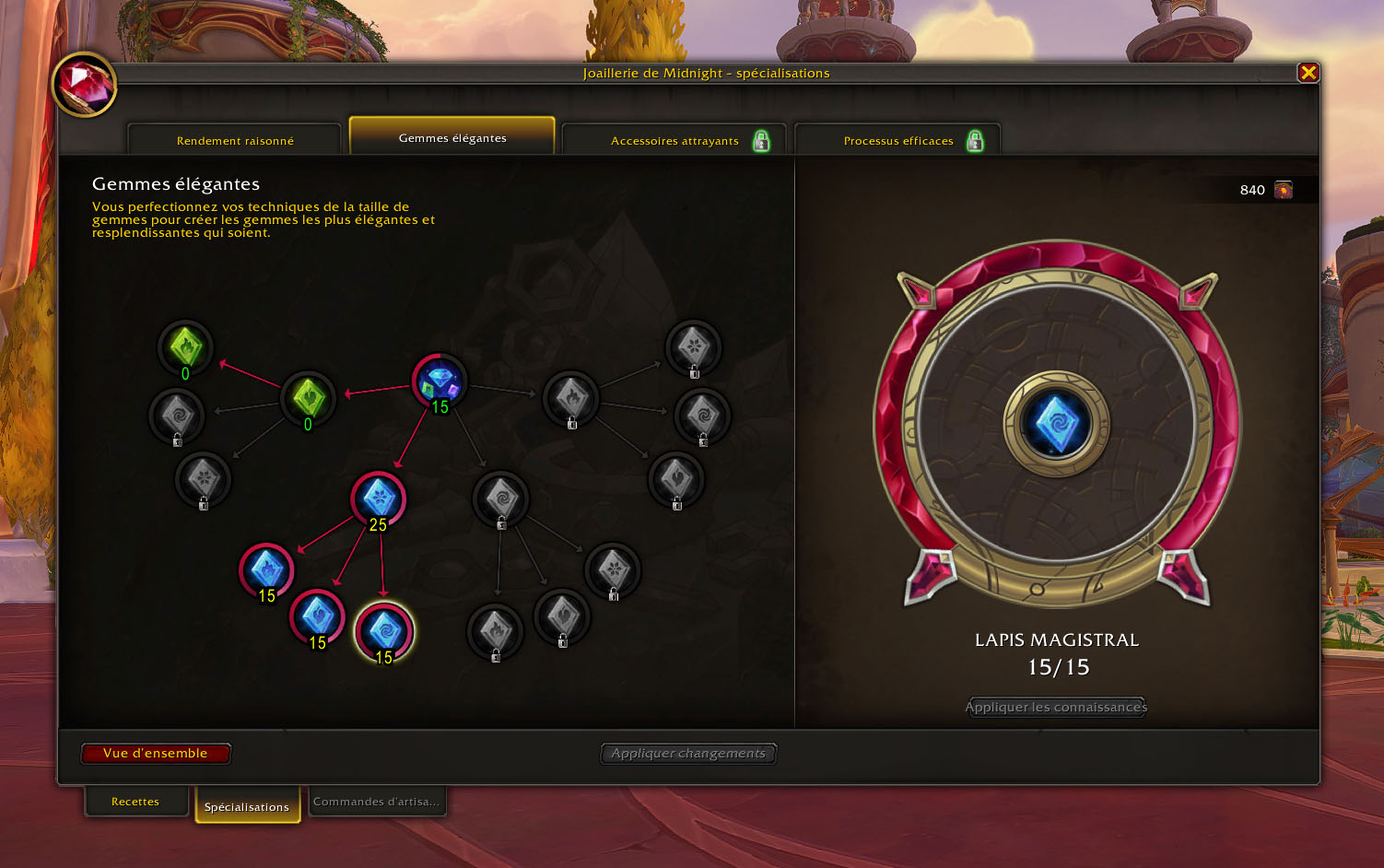This screenshot has width=1384, height=868.
Task: Select the blue gem node with 25 points
Action: click(378, 499)
